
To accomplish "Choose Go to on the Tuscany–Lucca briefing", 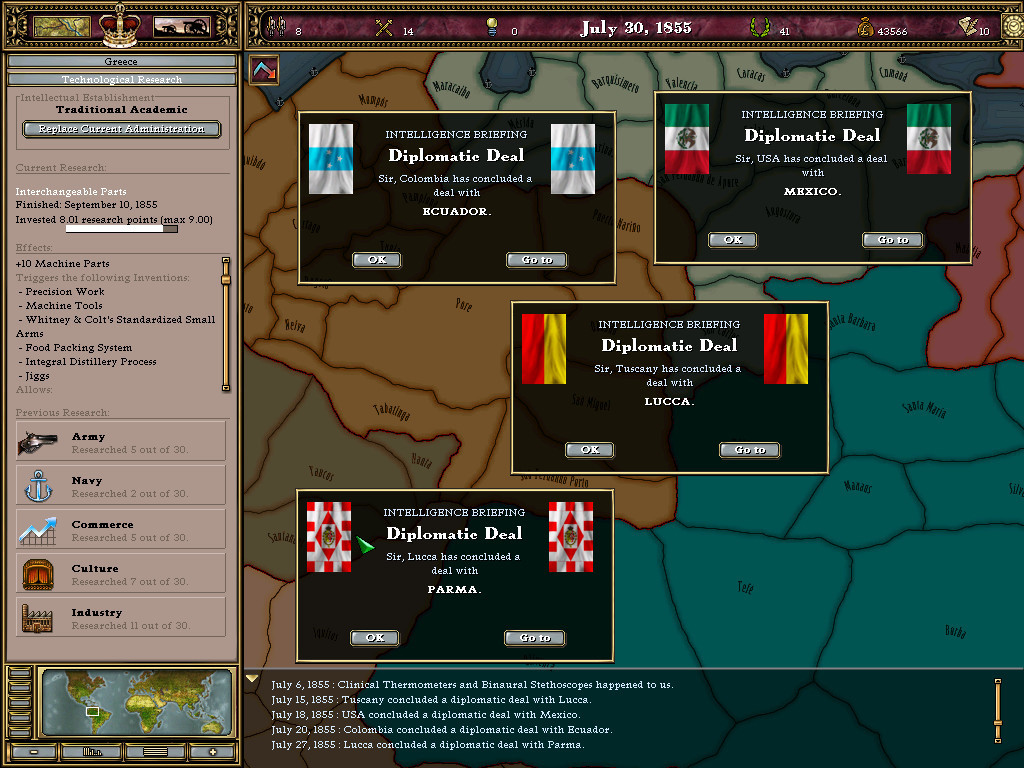I will (x=749, y=450).
